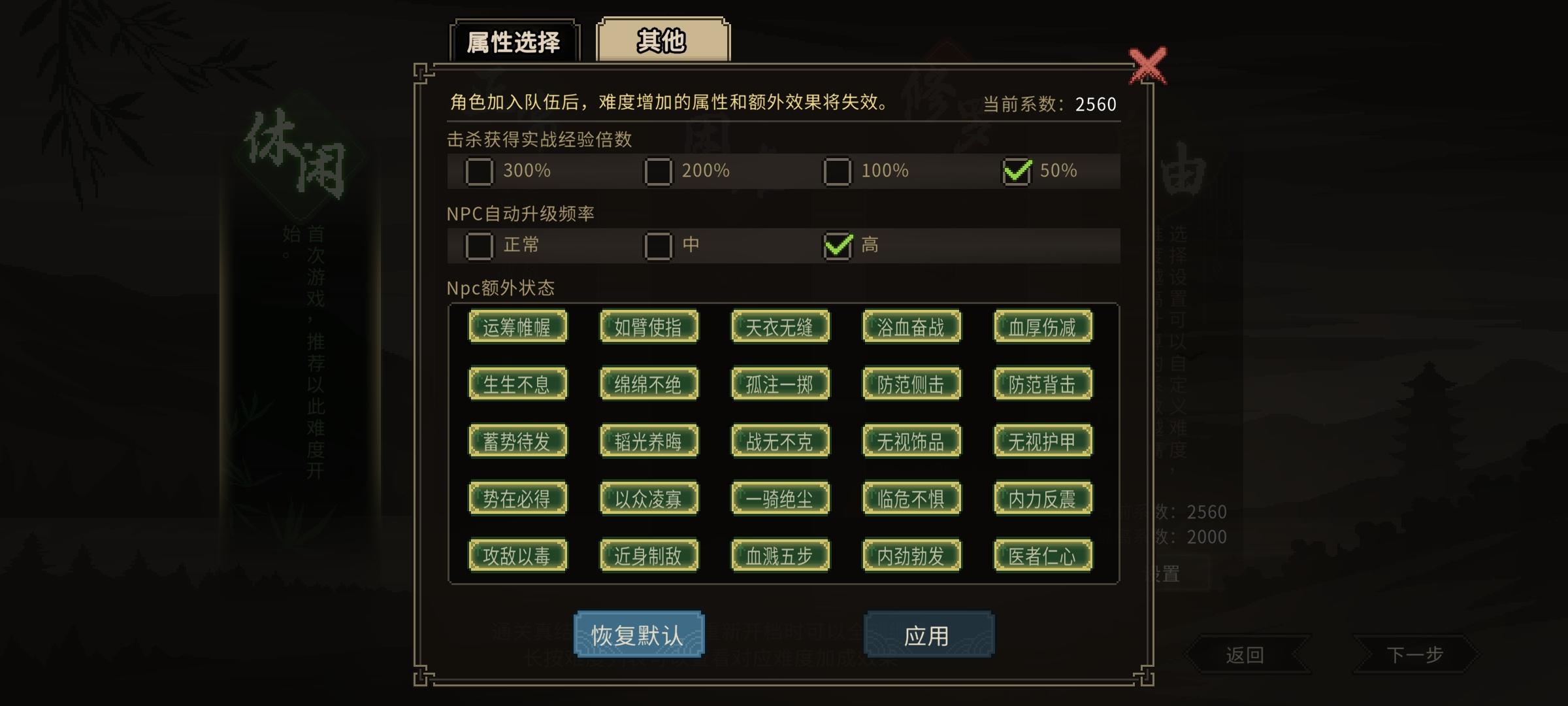
Task: Switch to the 属性选择 tab
Action: [x=514, y=41]
